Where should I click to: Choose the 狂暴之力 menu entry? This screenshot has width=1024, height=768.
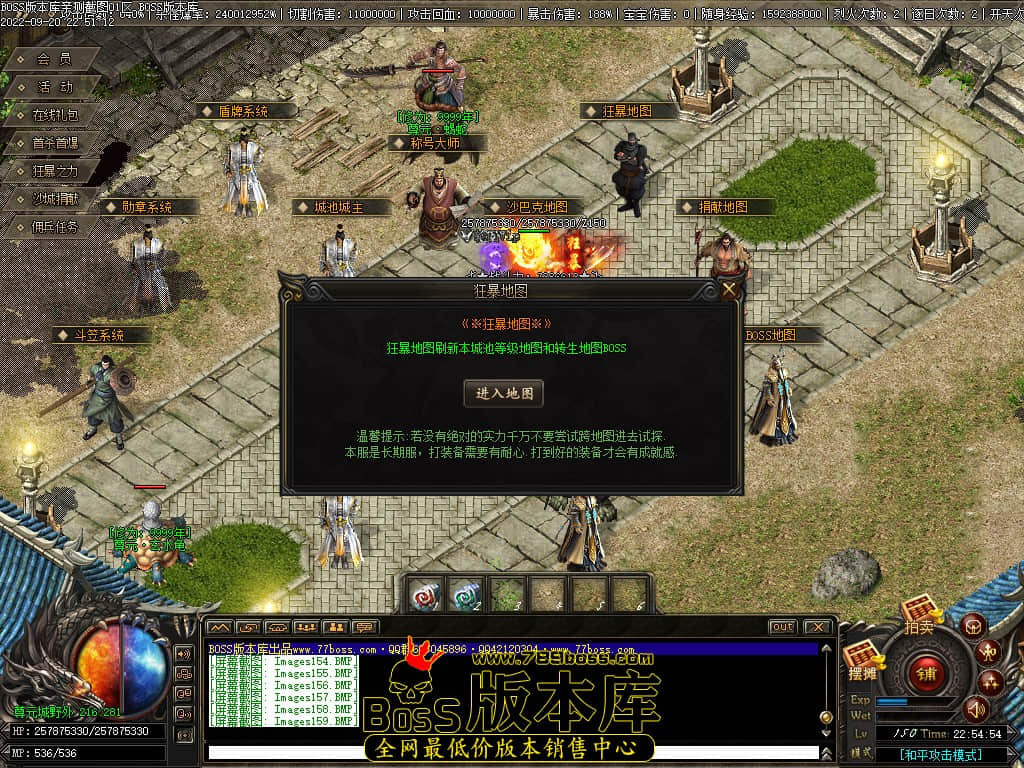[54, 171]
